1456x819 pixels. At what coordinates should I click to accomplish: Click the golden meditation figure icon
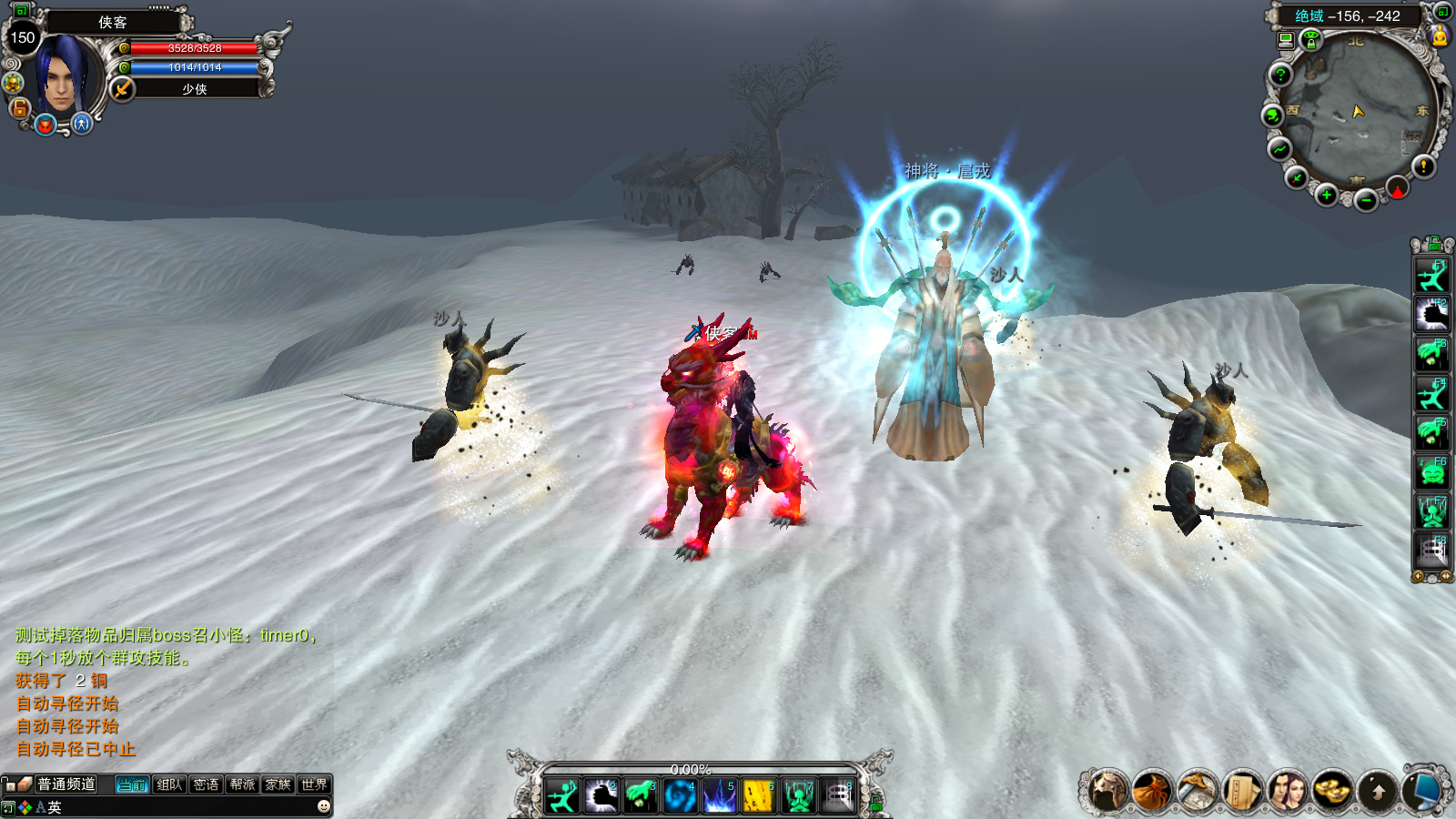pyautogui.click(x=1440, y=36)
